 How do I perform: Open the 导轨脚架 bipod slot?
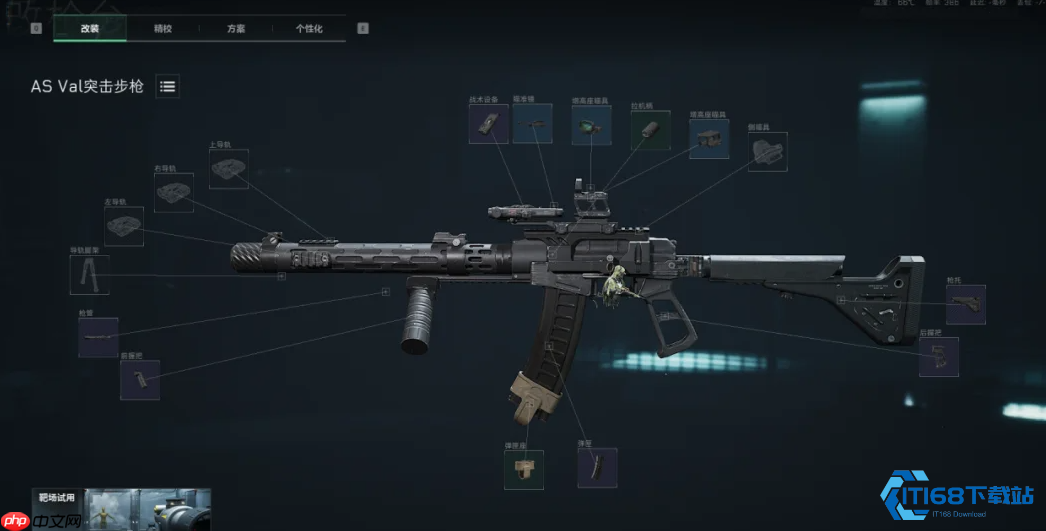(90, 275)
